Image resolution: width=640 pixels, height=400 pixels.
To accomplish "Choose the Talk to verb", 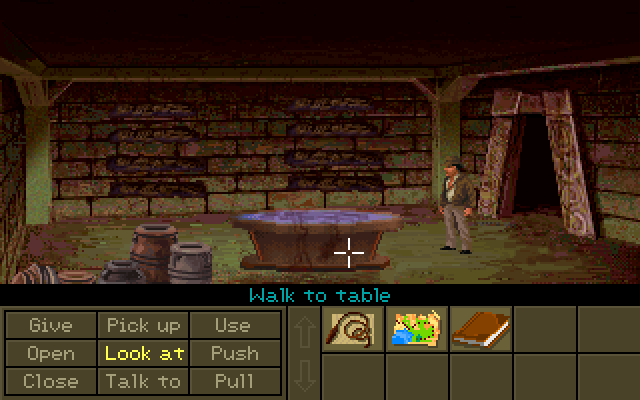I will 142,381.
